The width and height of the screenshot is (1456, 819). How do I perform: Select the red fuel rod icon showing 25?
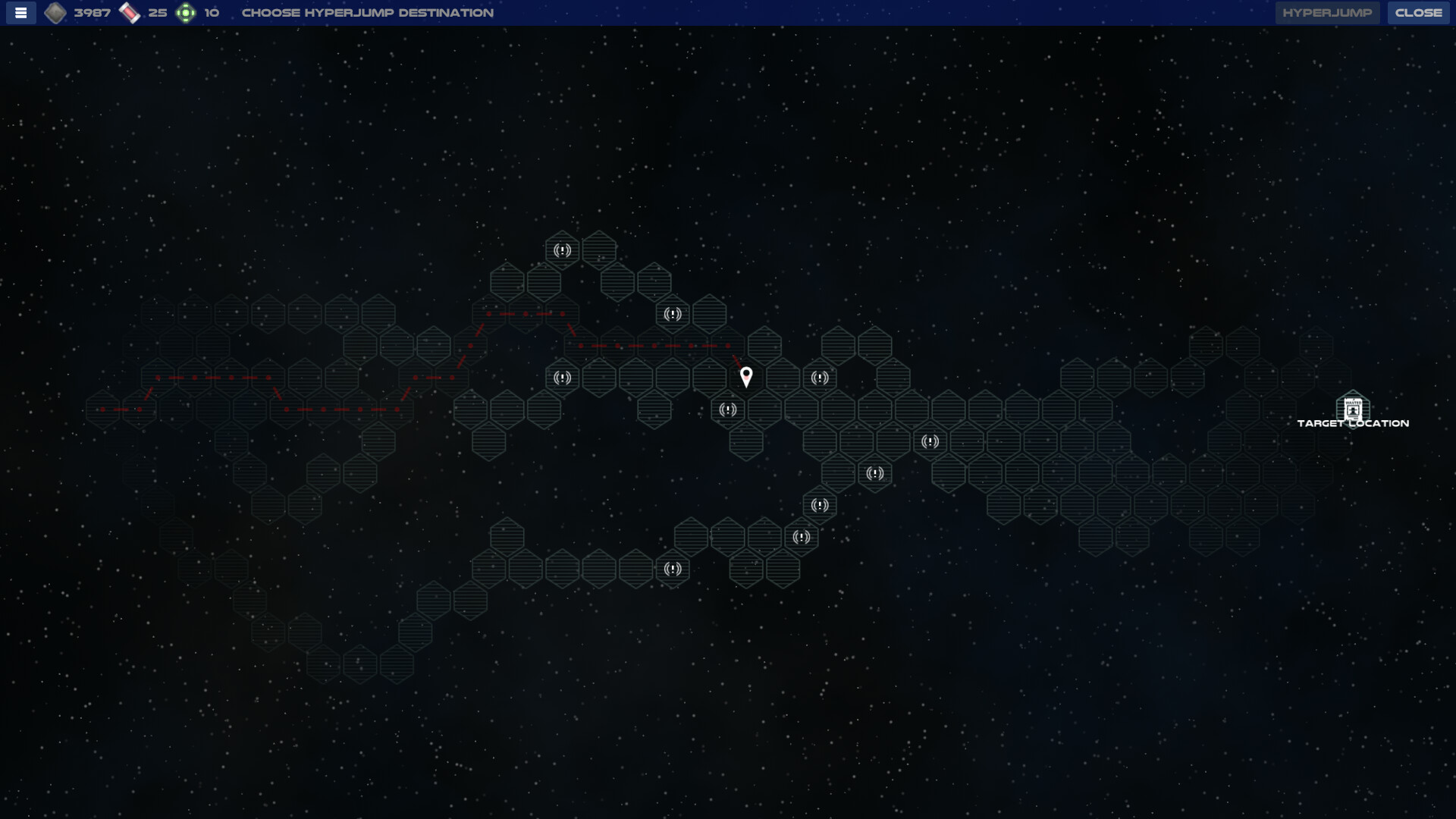130,12
